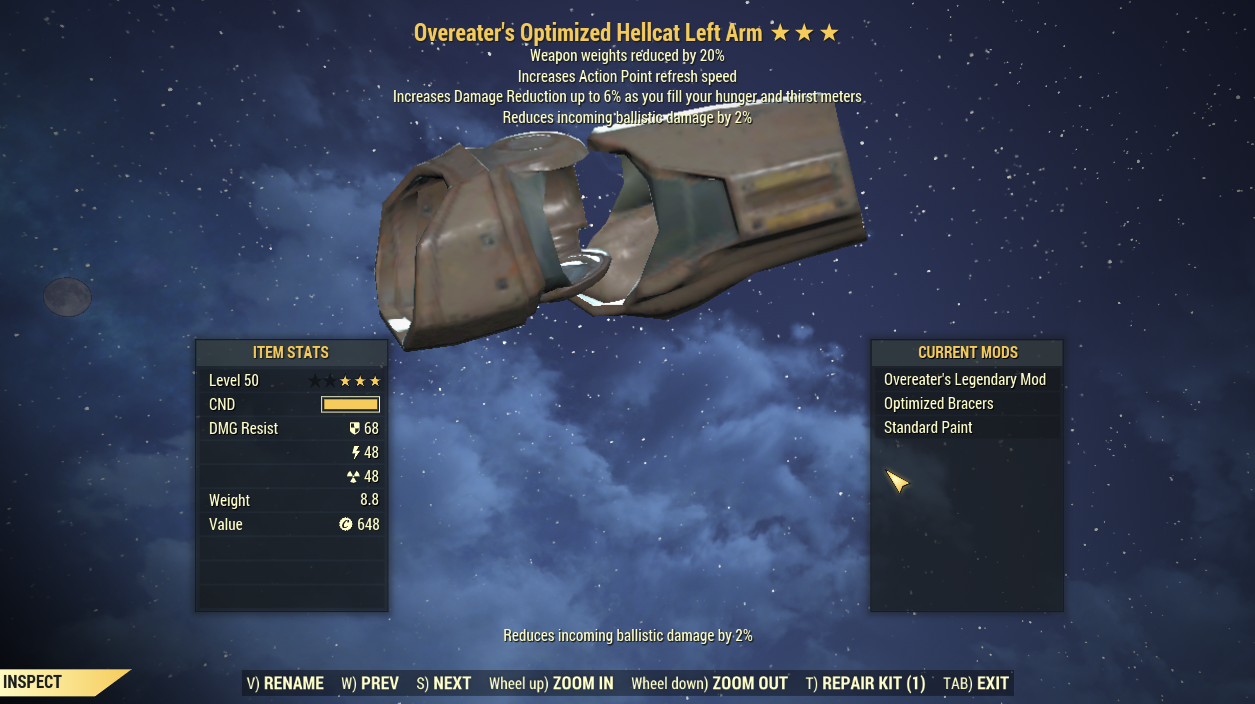Choose the Standard Paint mod row

tap(928, 428)
